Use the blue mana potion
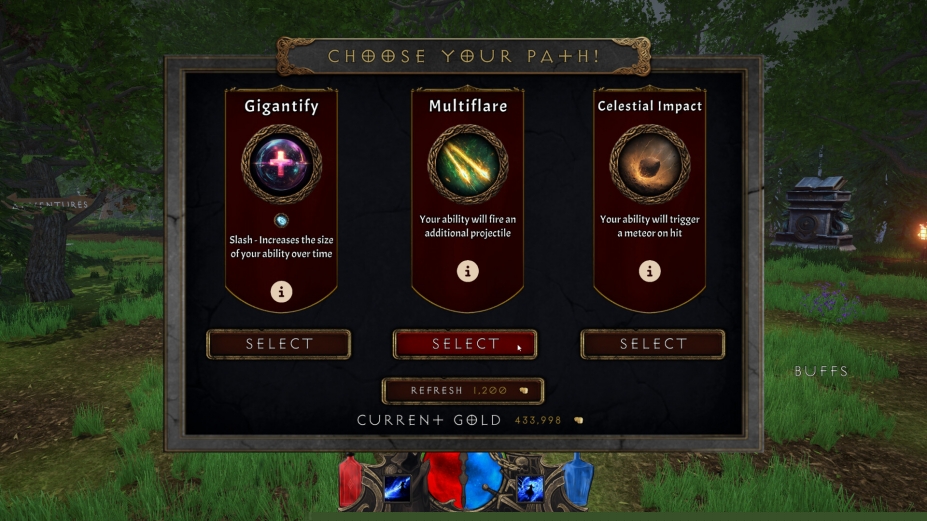Viewport: 927px width, 521px height. [580, 482]
